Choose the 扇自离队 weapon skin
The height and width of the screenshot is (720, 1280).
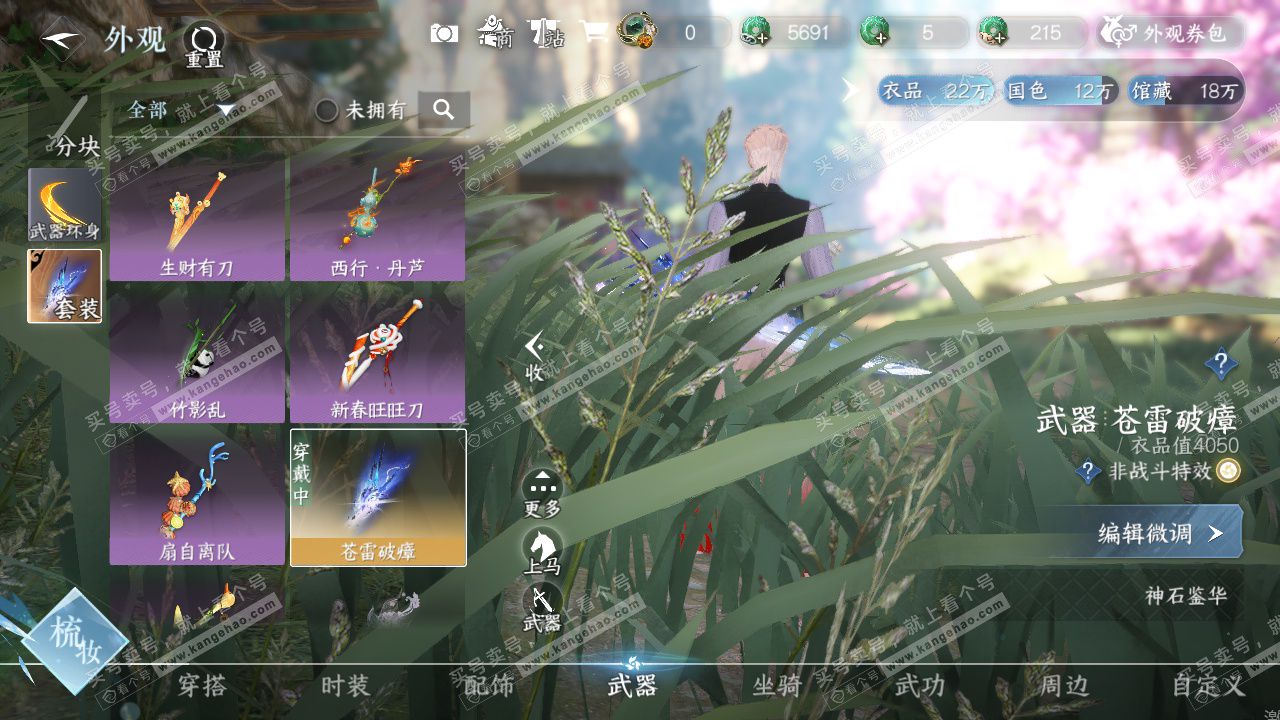[197, 498]
